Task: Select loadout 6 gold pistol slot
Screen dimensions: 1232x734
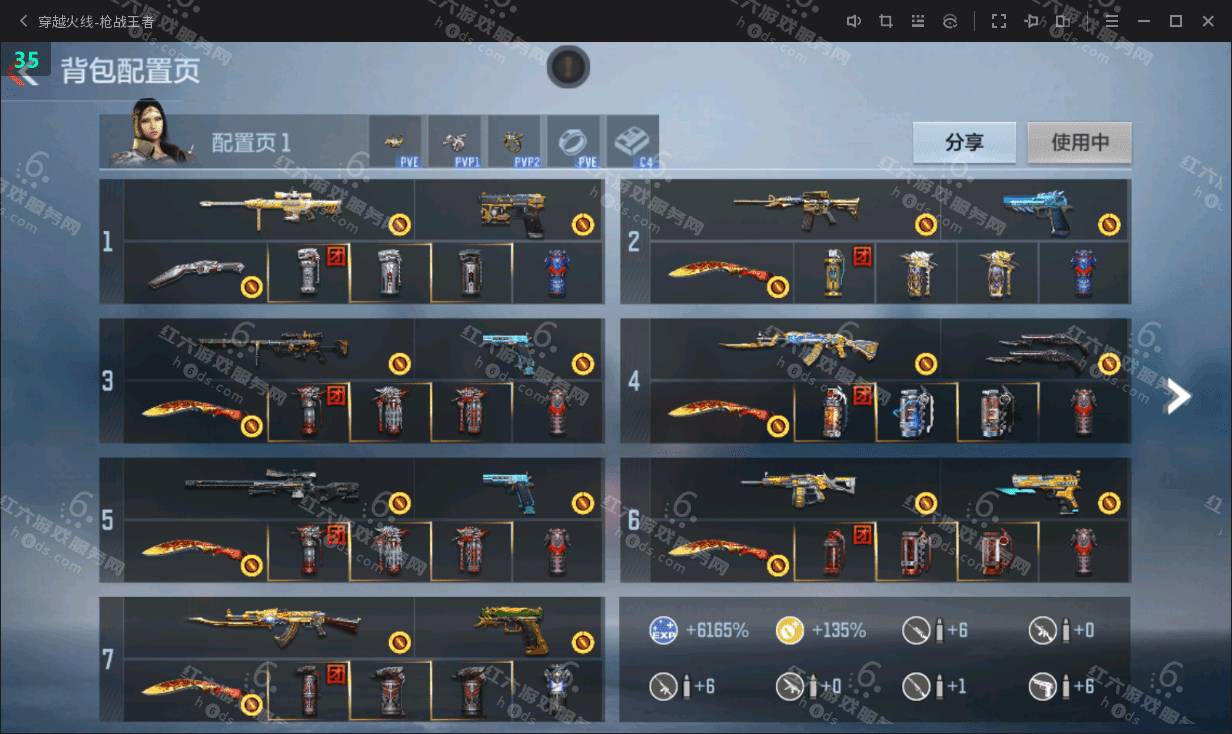Action: [x=1040, y=489]
